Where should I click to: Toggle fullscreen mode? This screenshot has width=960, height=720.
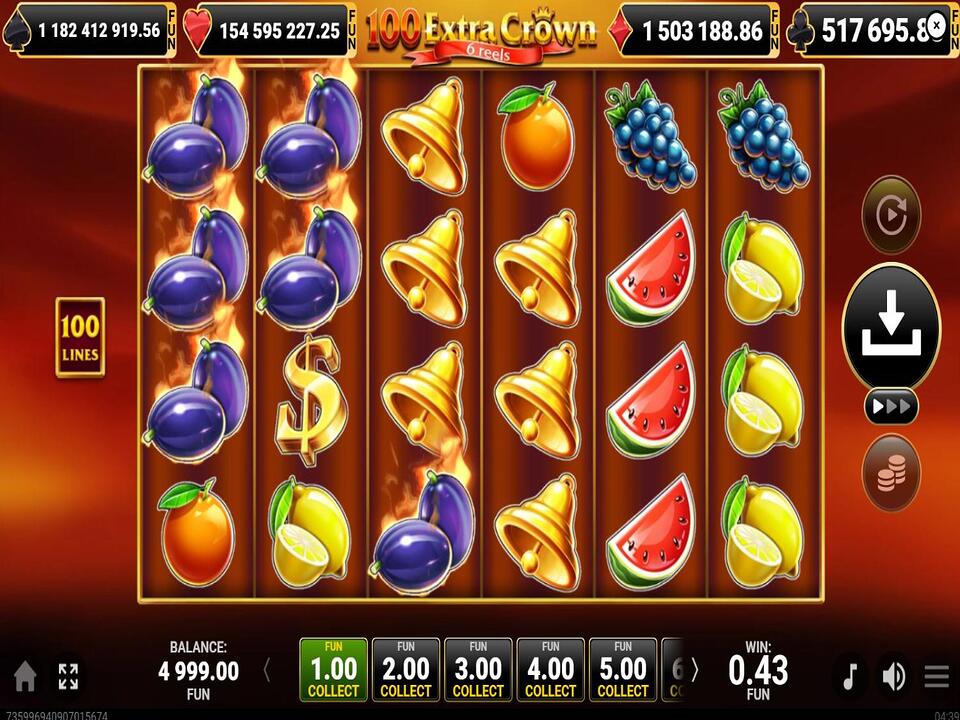tap(68, 677)
